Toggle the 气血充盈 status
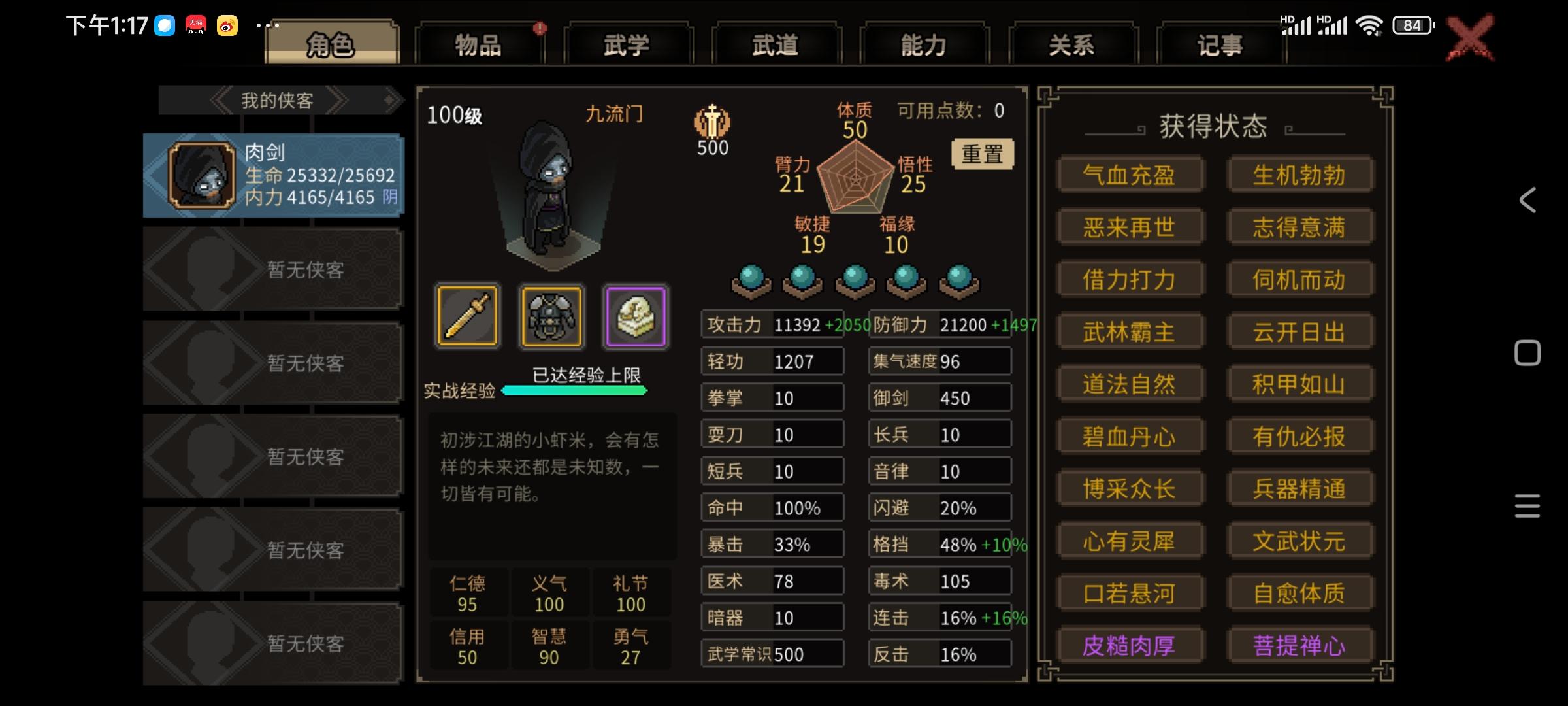The width and height of the screenshot is (1568, 706). [x=1131, y=175]
